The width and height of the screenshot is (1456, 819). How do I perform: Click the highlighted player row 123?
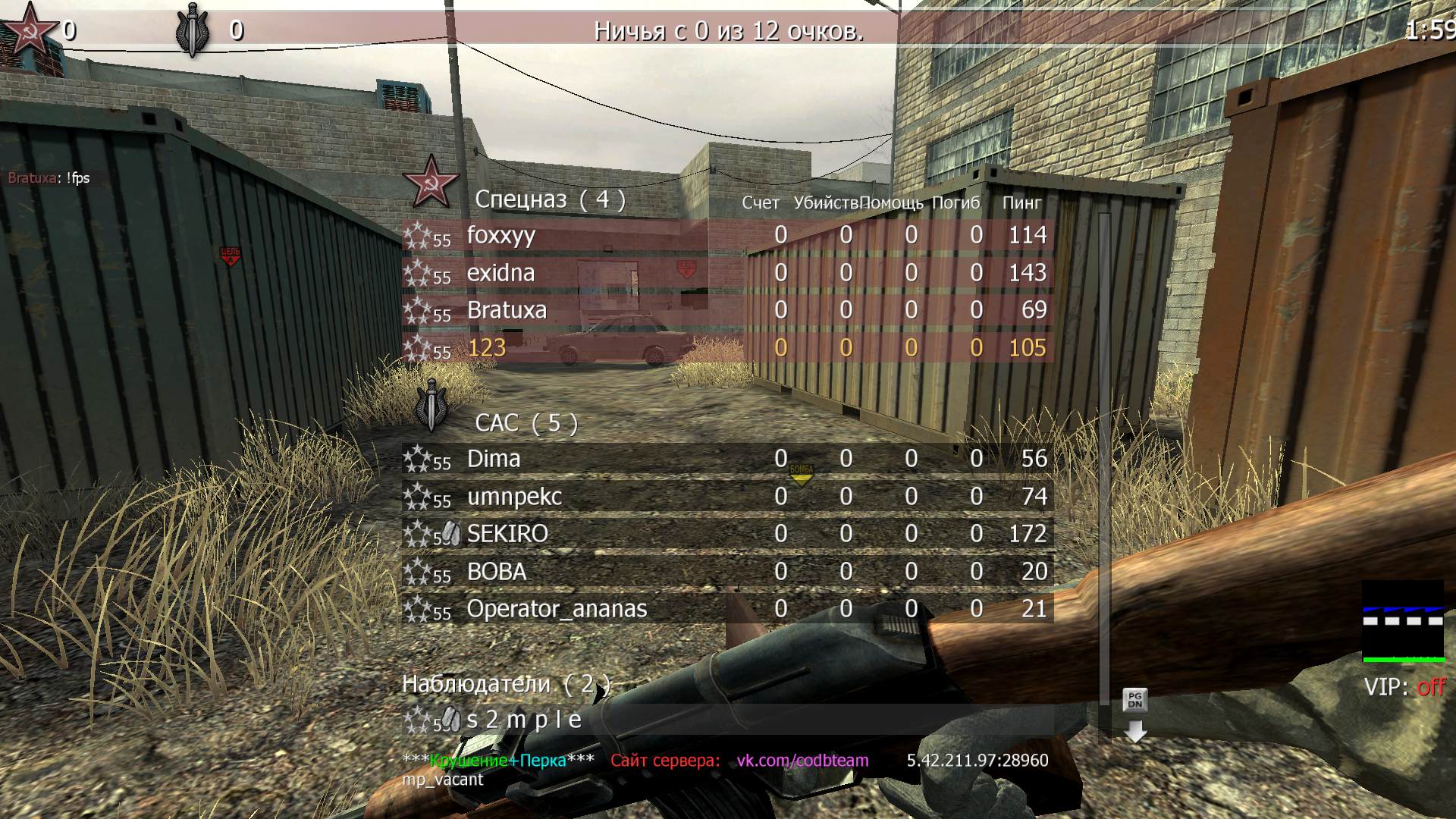tap(487, 348)
